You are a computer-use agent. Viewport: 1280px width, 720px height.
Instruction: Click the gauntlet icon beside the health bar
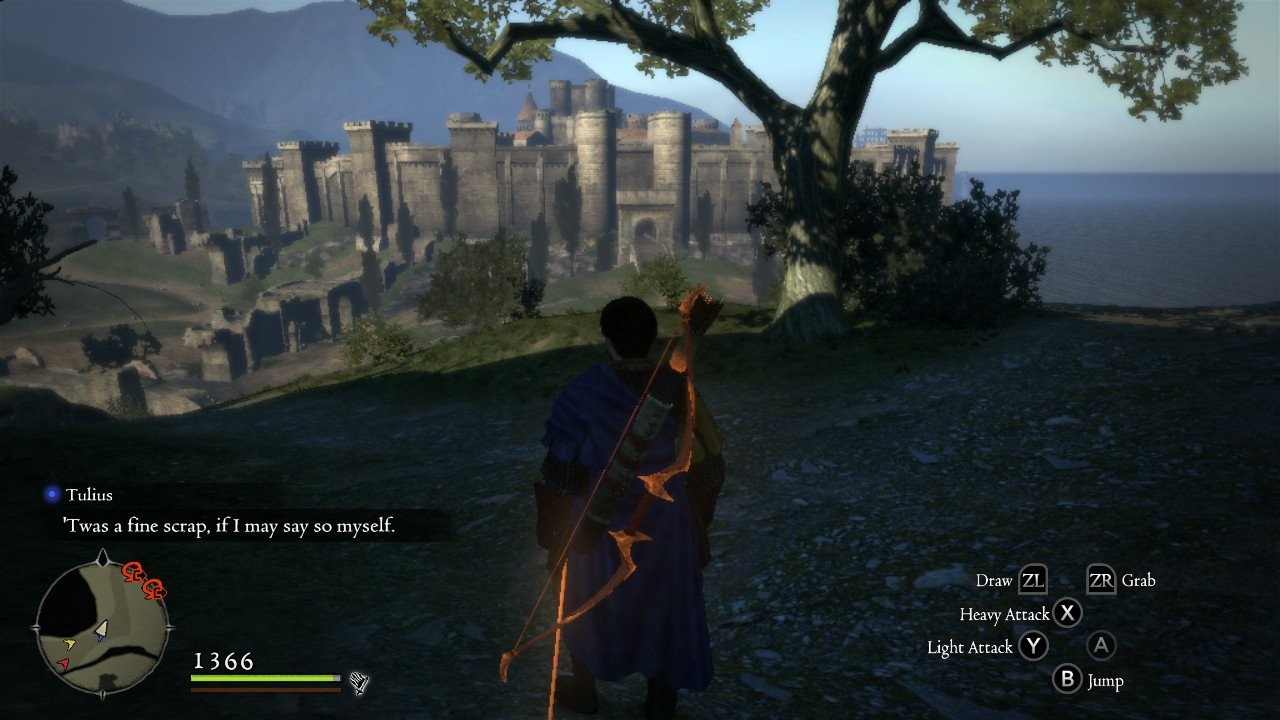pos(359,683)
